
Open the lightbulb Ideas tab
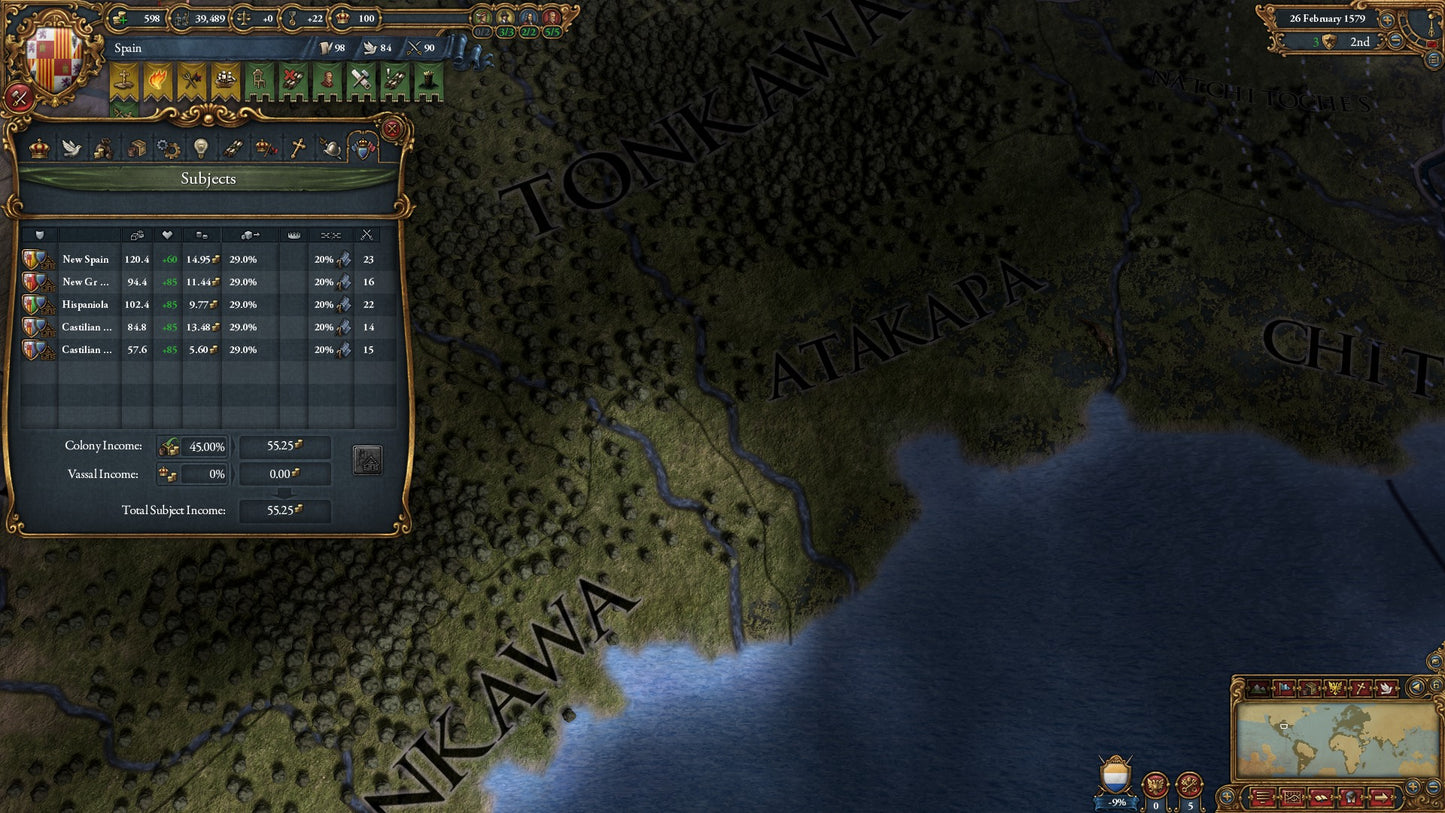pyautogui.click(x=200, y=149)
